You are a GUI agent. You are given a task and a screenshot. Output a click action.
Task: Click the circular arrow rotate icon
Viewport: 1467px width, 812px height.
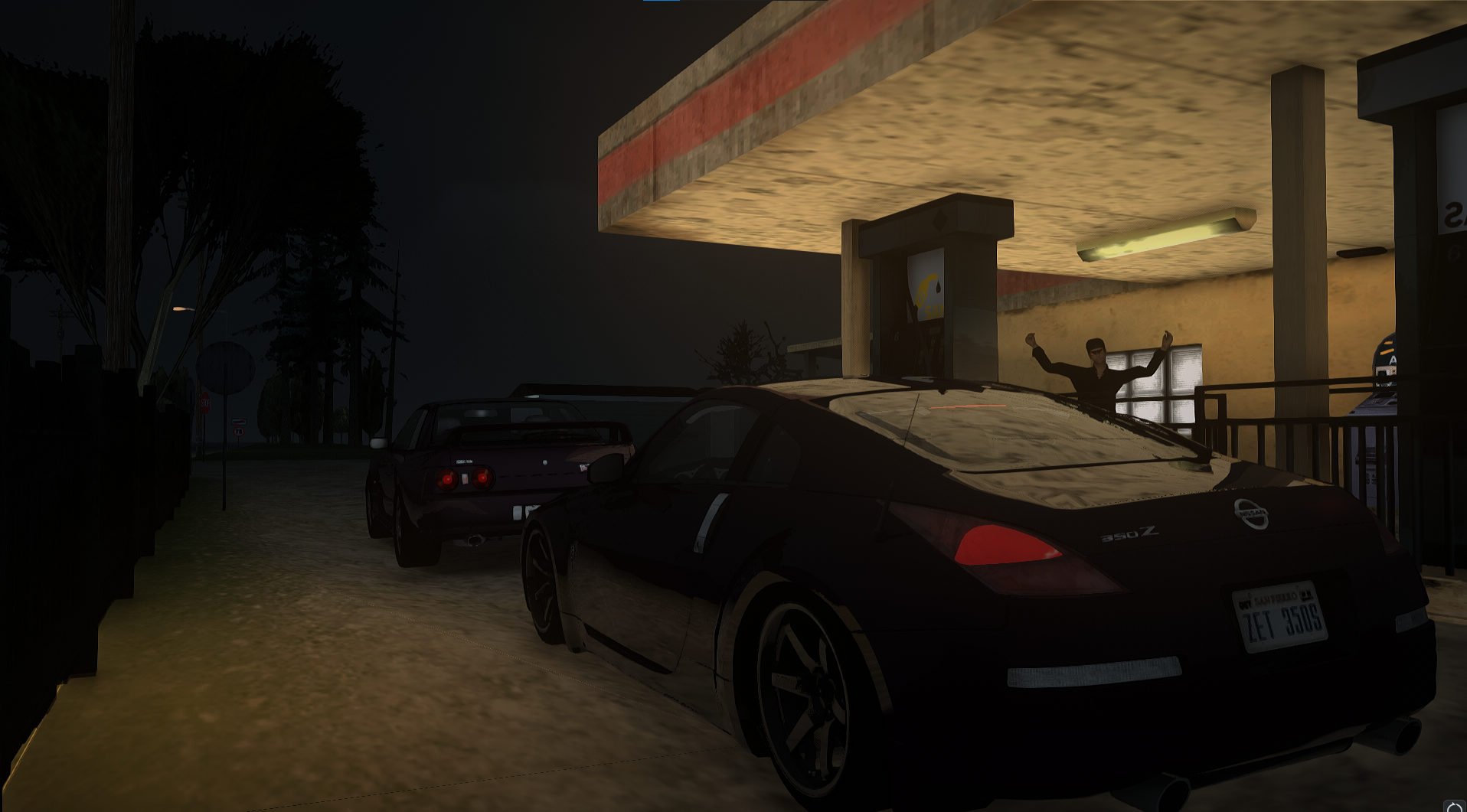(x=1454, y=806)
